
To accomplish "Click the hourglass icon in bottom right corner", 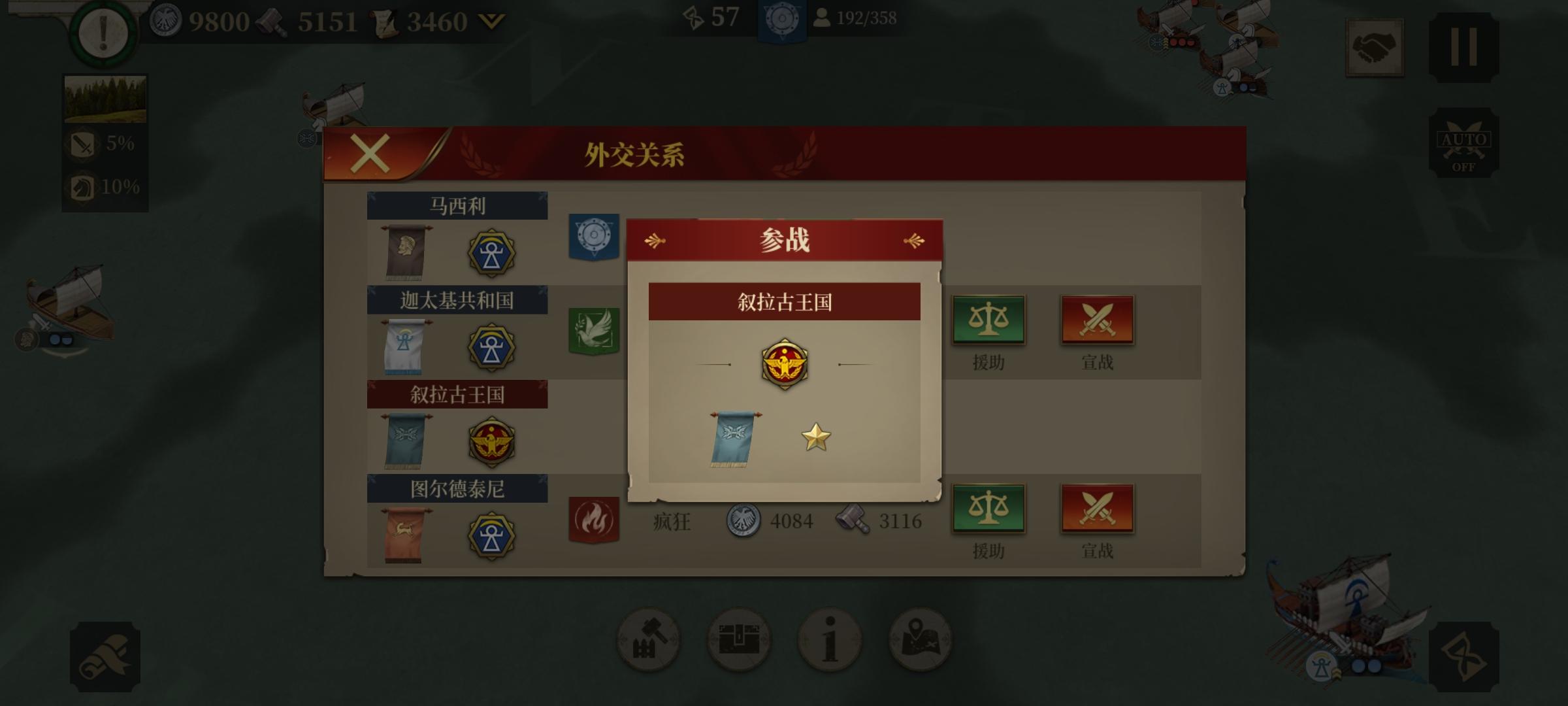I will click(x=1465, y=657).
